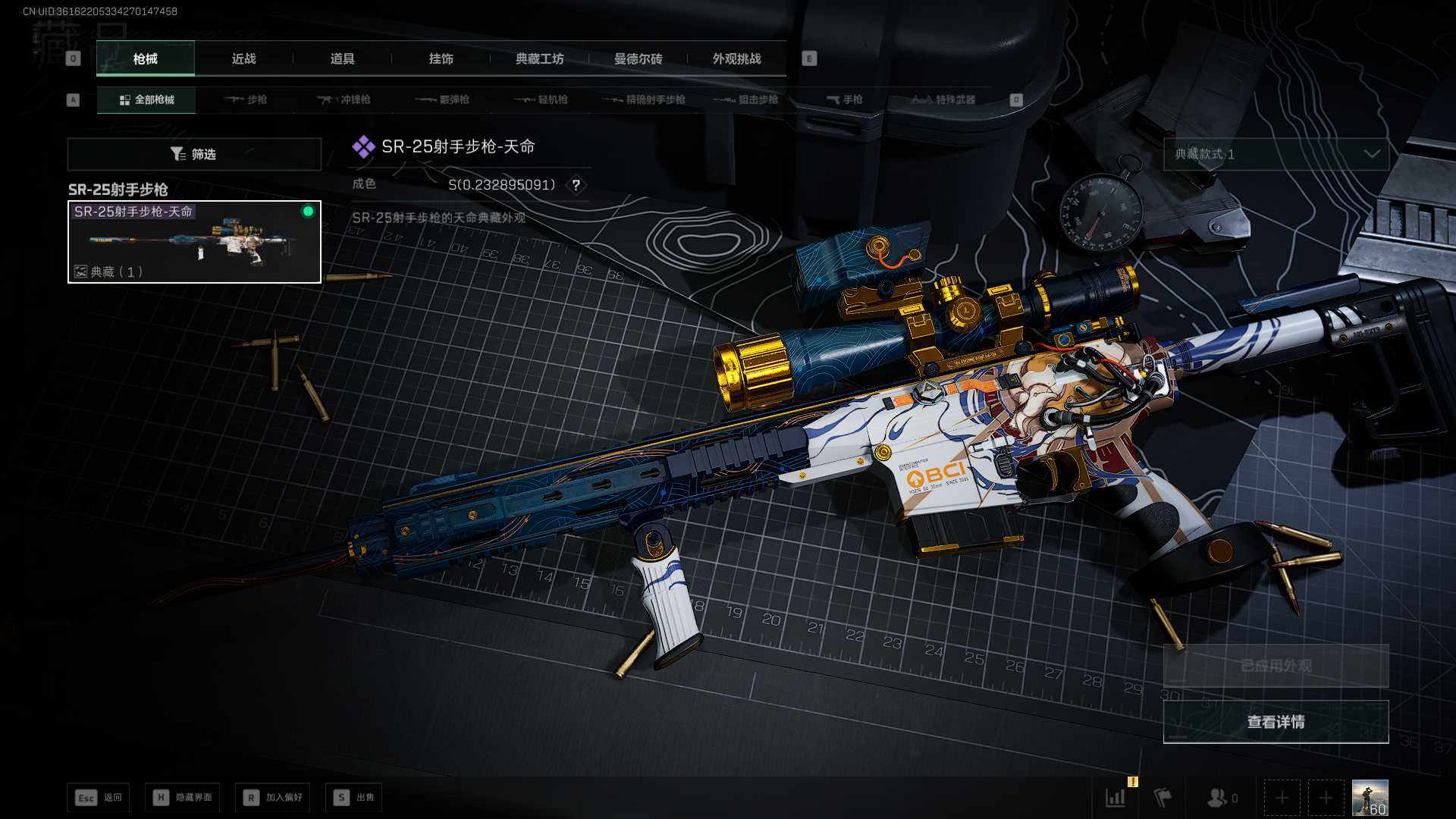Image resolution: width=1456 pixels, height=819 pixels.
Task: Click the question mark beside the 成色 grade
Action: 576,185
